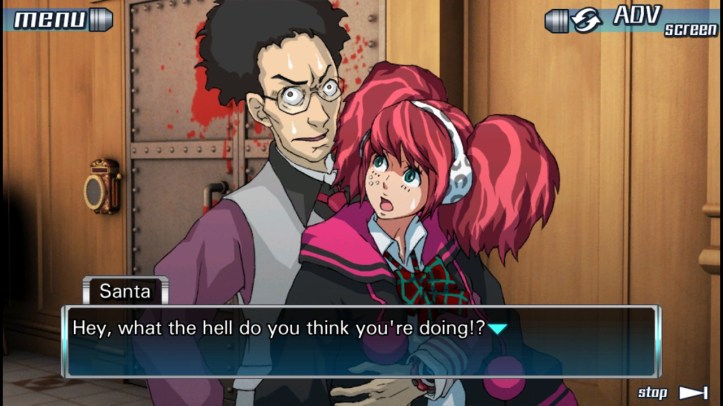The height and width of the screenshot is (406, 723).
Task: Open the menu button
Action: tap(58, 19)
